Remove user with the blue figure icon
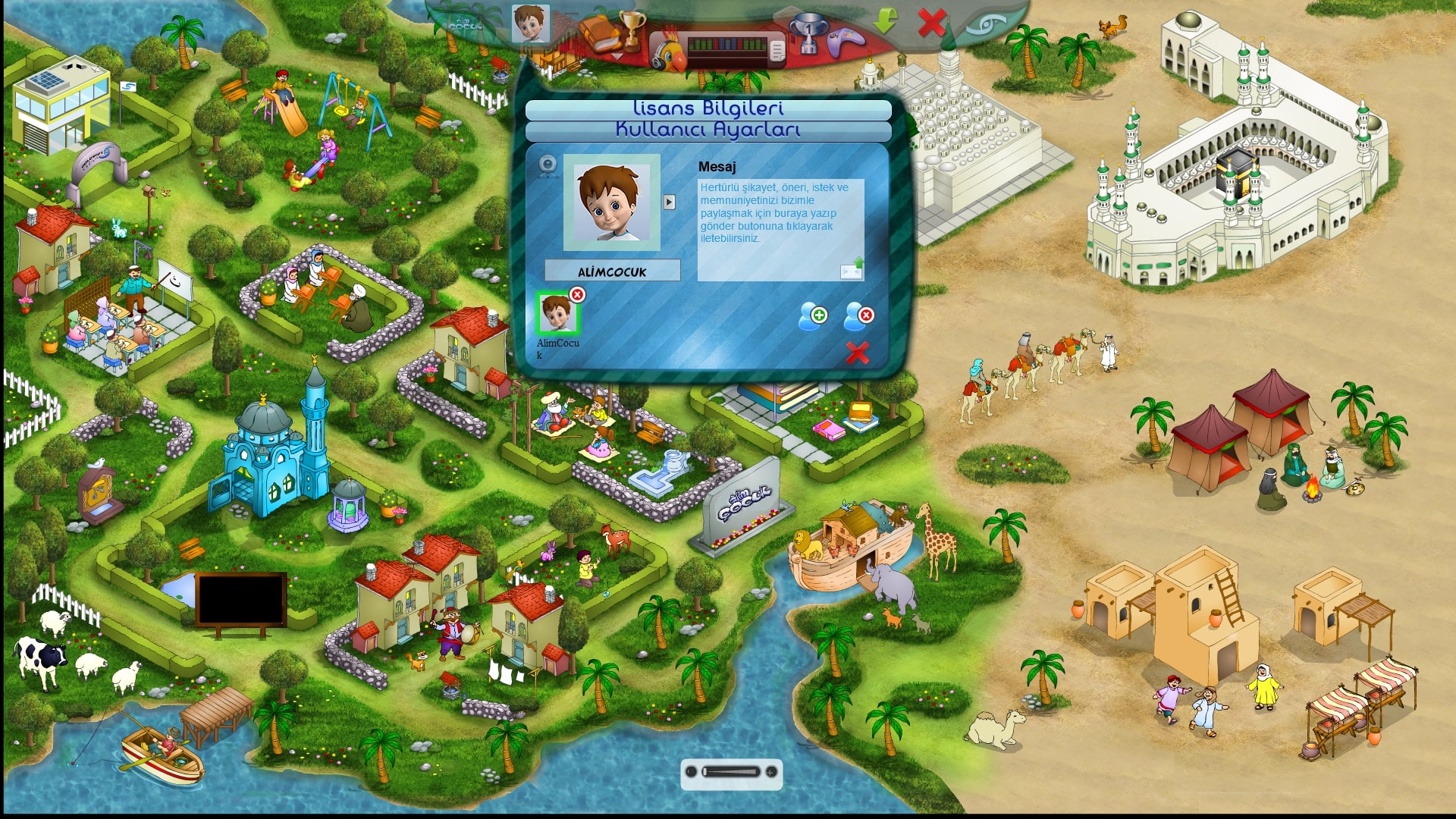Image resolution: width=1456 pixels, height=819 pixels. [858, 316]
